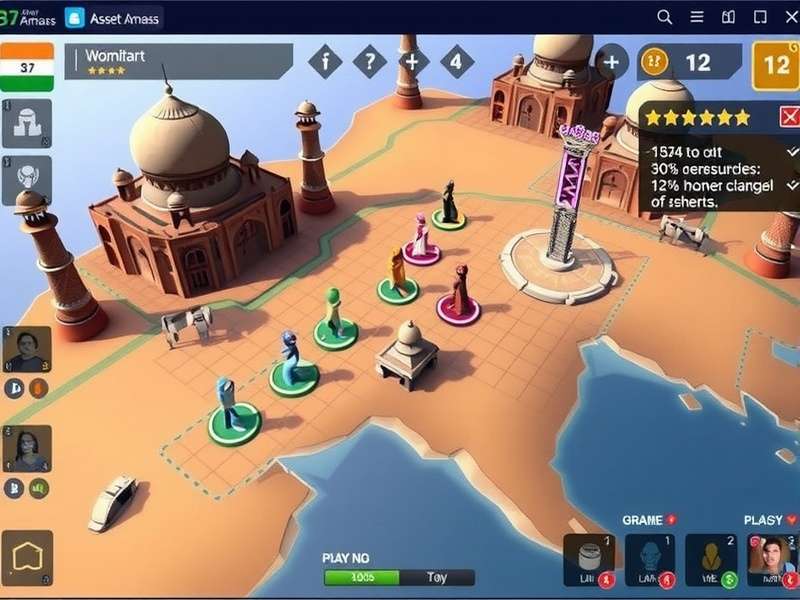Click the diamond button labeled 4
Image resolution: width=800 pixels, height=600 pixels.
457,62
